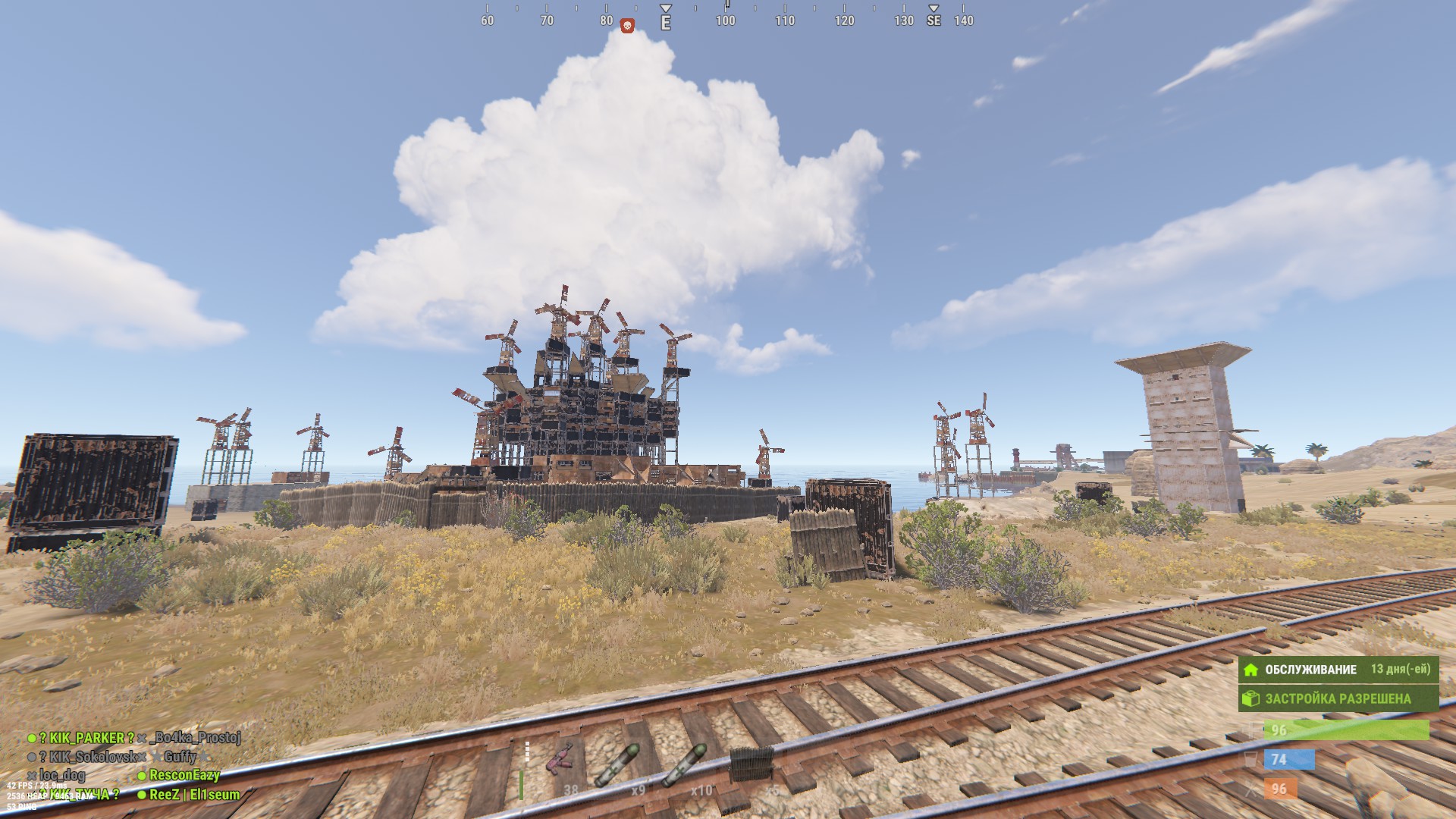Choose Guffy from the team list
This screenshot has width=1456, height=819.
tap(180, 757)
